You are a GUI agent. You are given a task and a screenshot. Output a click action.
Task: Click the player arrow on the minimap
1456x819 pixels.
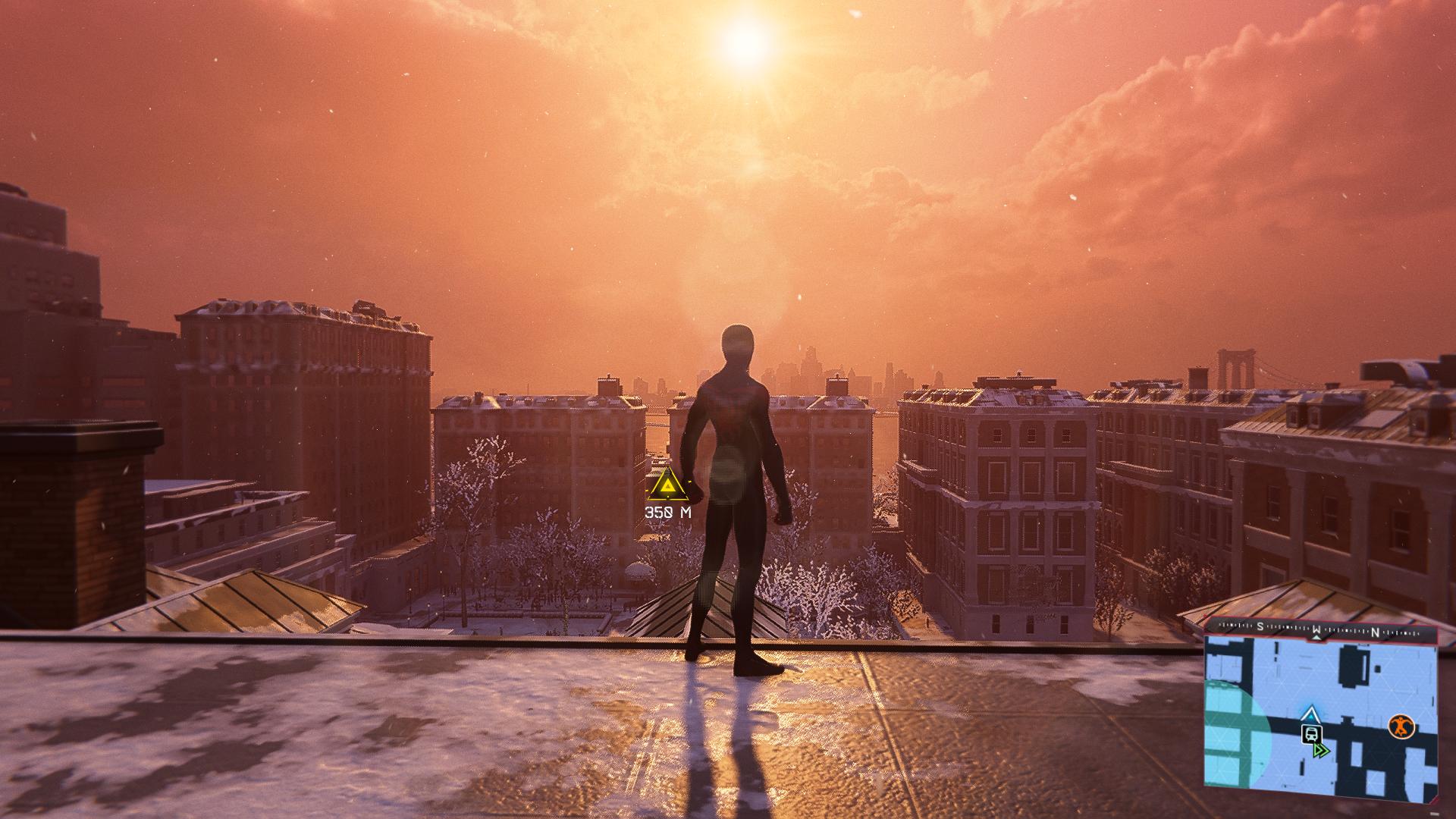pos(1310,714)
